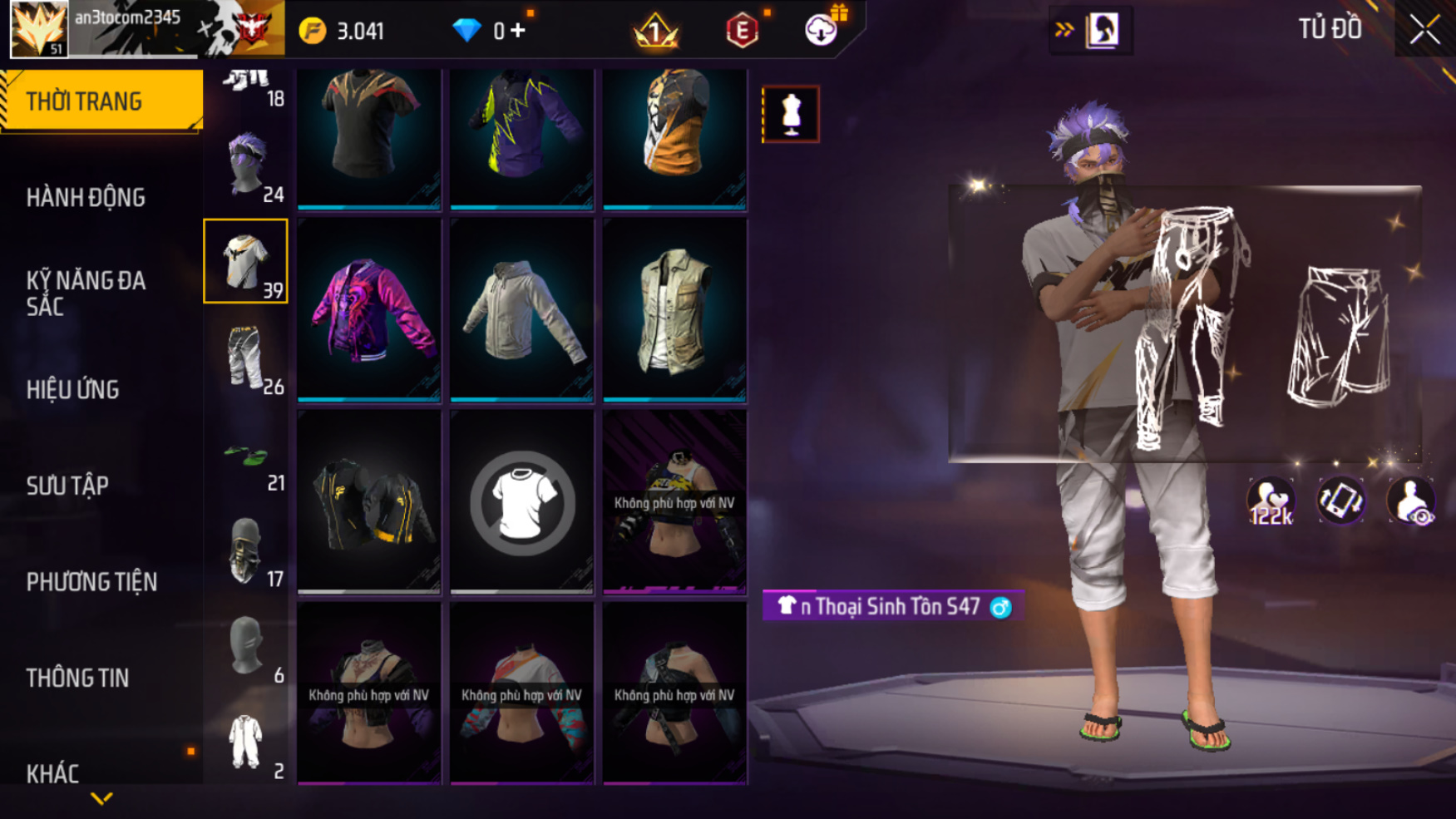The width and height of the screenshot is (1456, 819).
Task: Close the wardrobe screen
Action: [1424, 31]
